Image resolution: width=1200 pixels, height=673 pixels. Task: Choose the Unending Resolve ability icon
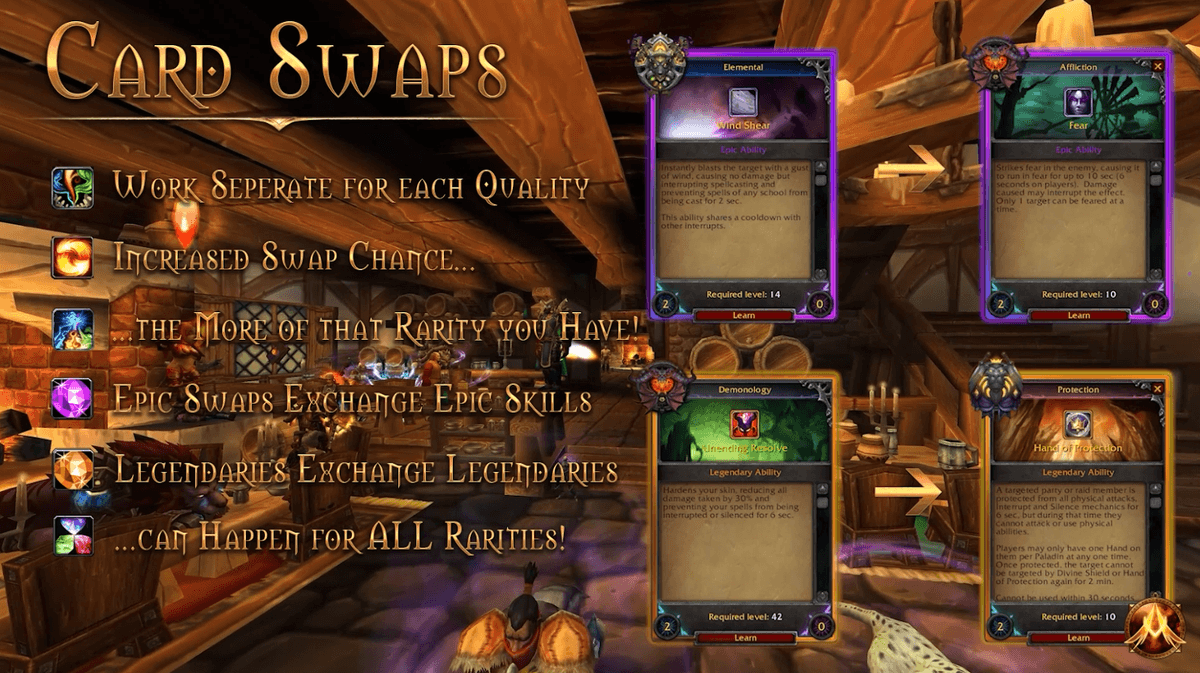click(744, 424)
